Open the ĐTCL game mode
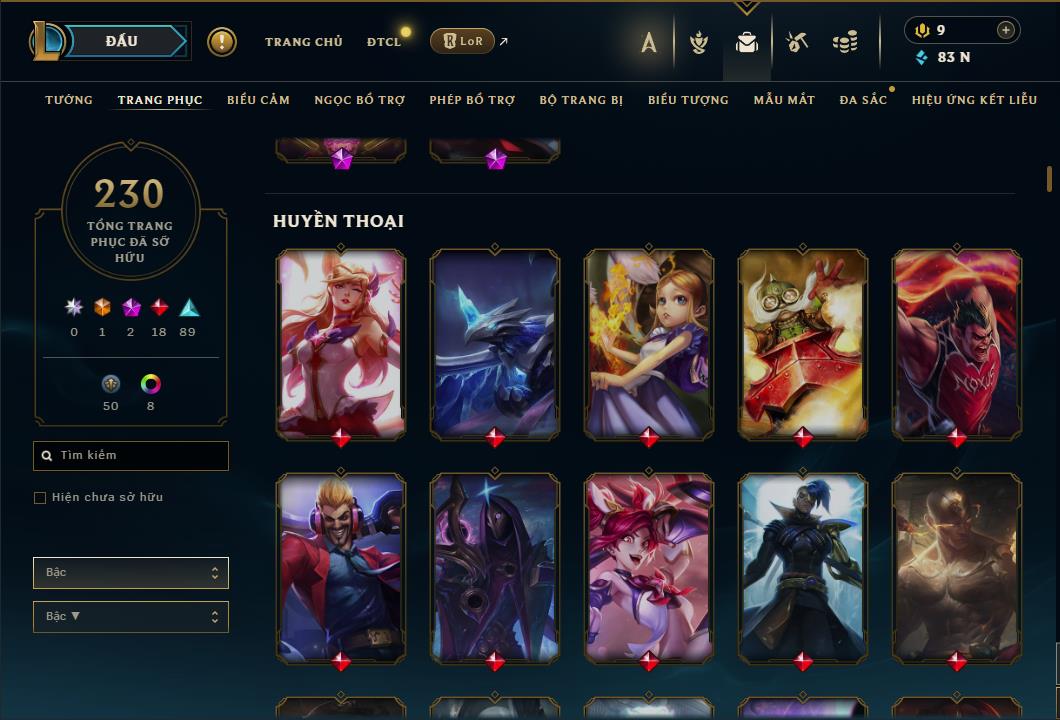1060x720 pixels. click(383, 42)
